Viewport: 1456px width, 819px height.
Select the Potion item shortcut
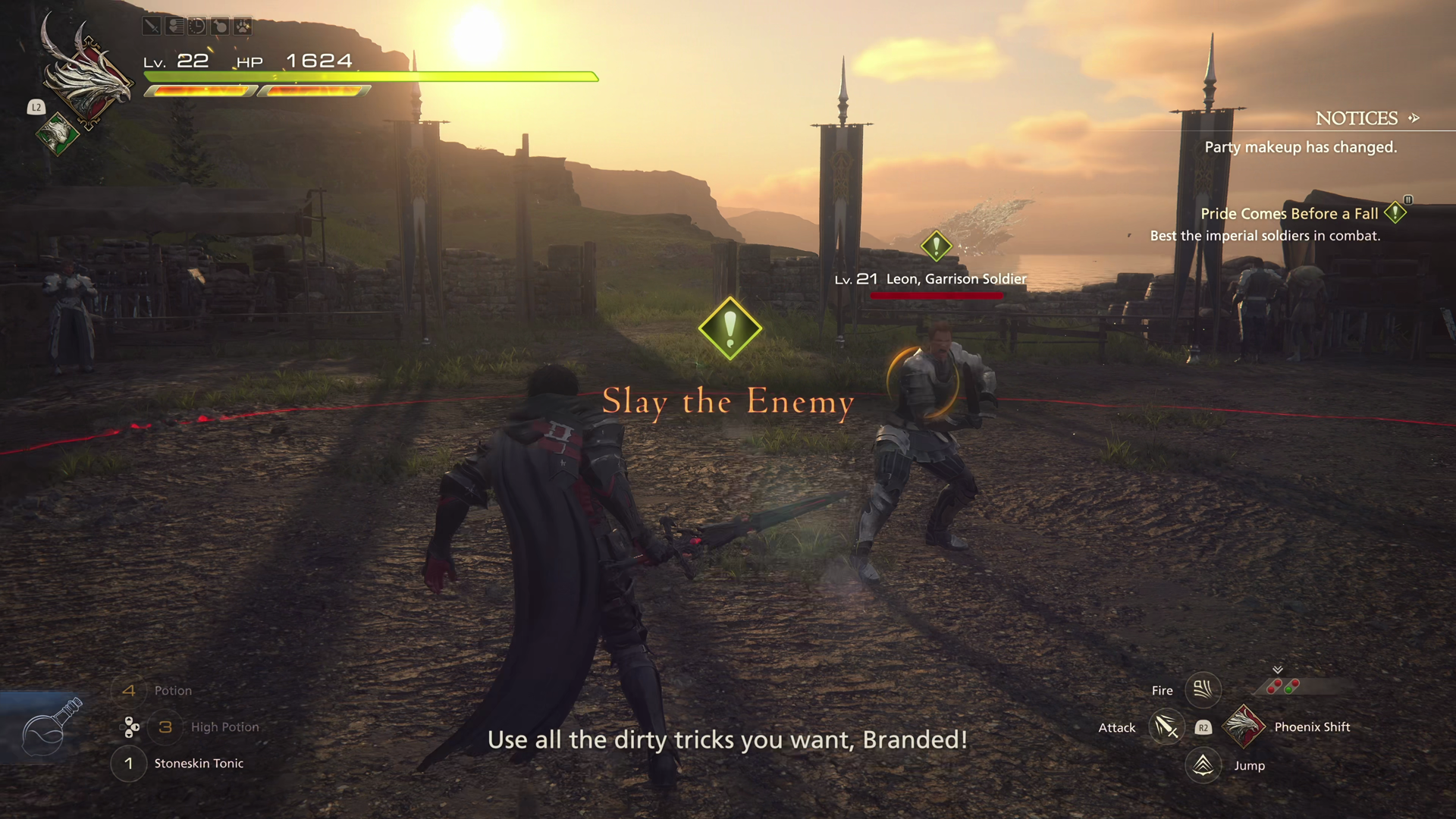point(172,691)
